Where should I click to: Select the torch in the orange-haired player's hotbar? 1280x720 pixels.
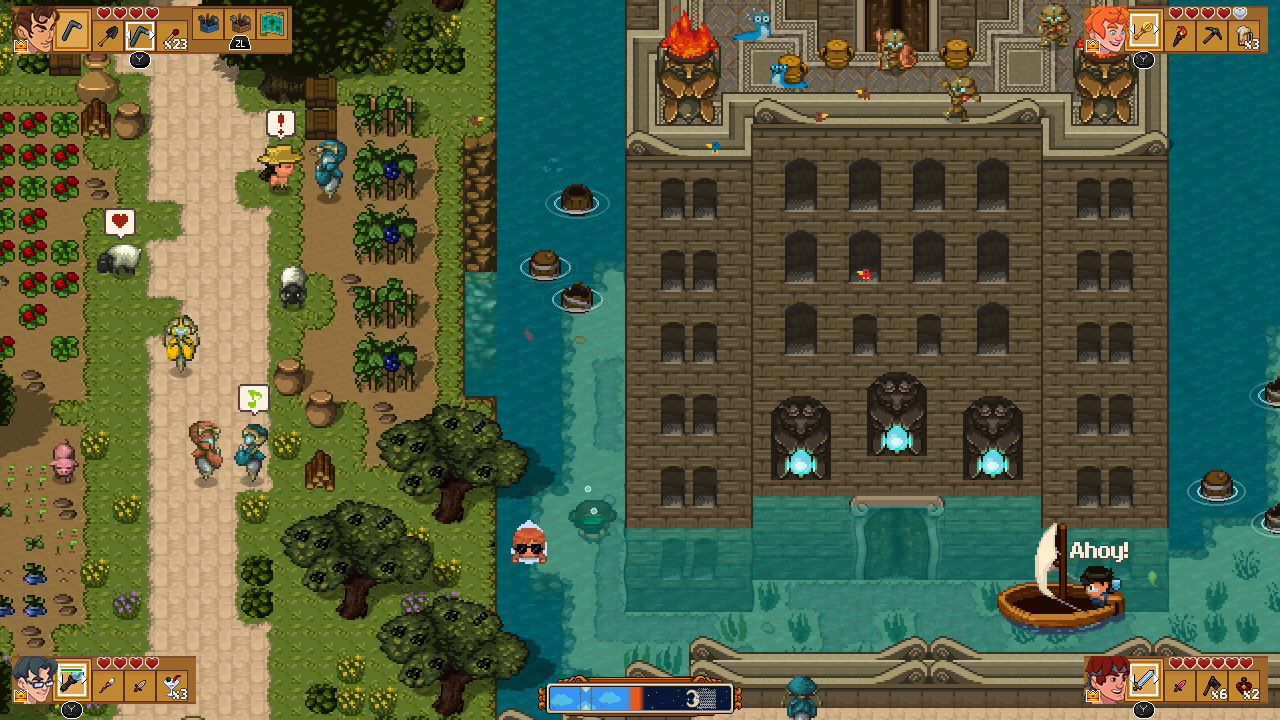(x=1179, y=34)
